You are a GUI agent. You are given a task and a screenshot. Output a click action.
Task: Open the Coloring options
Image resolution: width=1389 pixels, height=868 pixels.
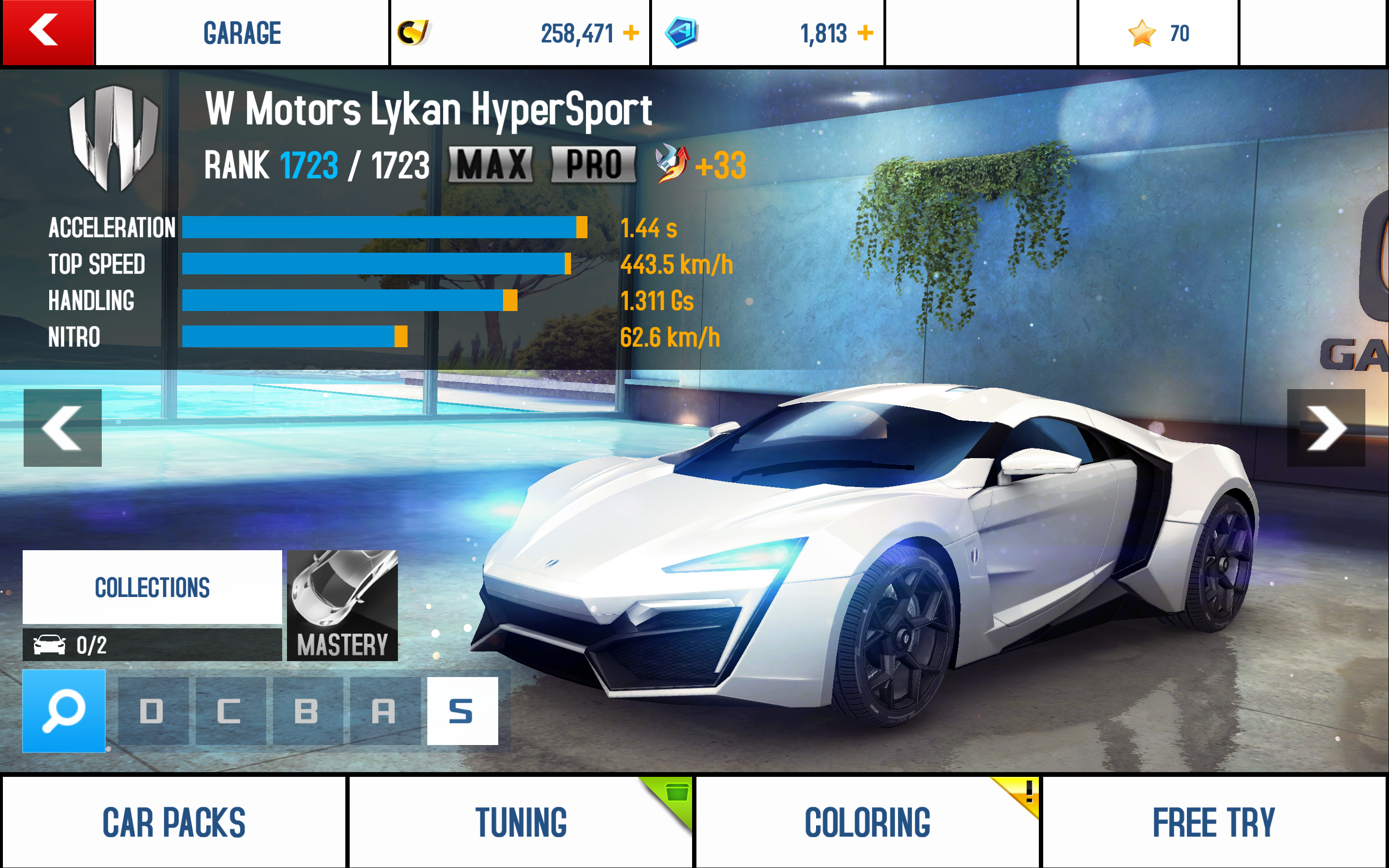[867, 822]
